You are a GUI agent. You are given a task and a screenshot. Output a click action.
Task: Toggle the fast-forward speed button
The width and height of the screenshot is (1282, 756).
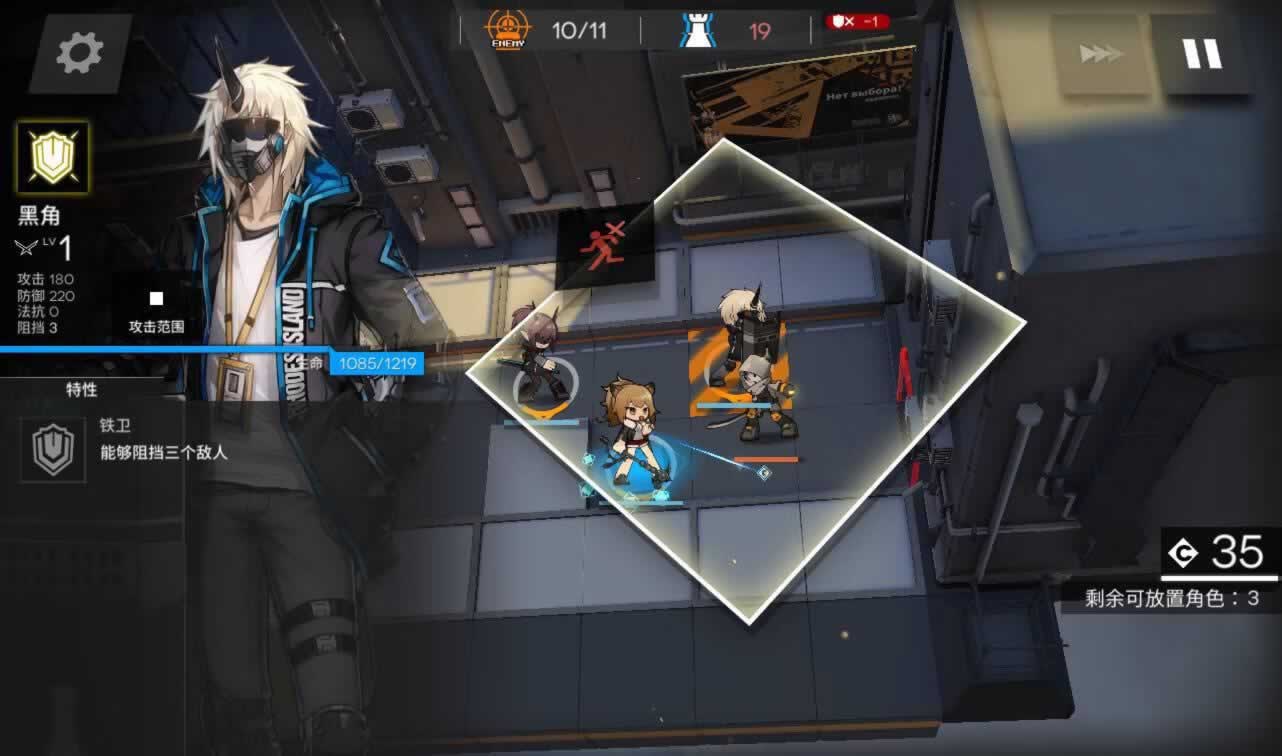point(1100,54)
